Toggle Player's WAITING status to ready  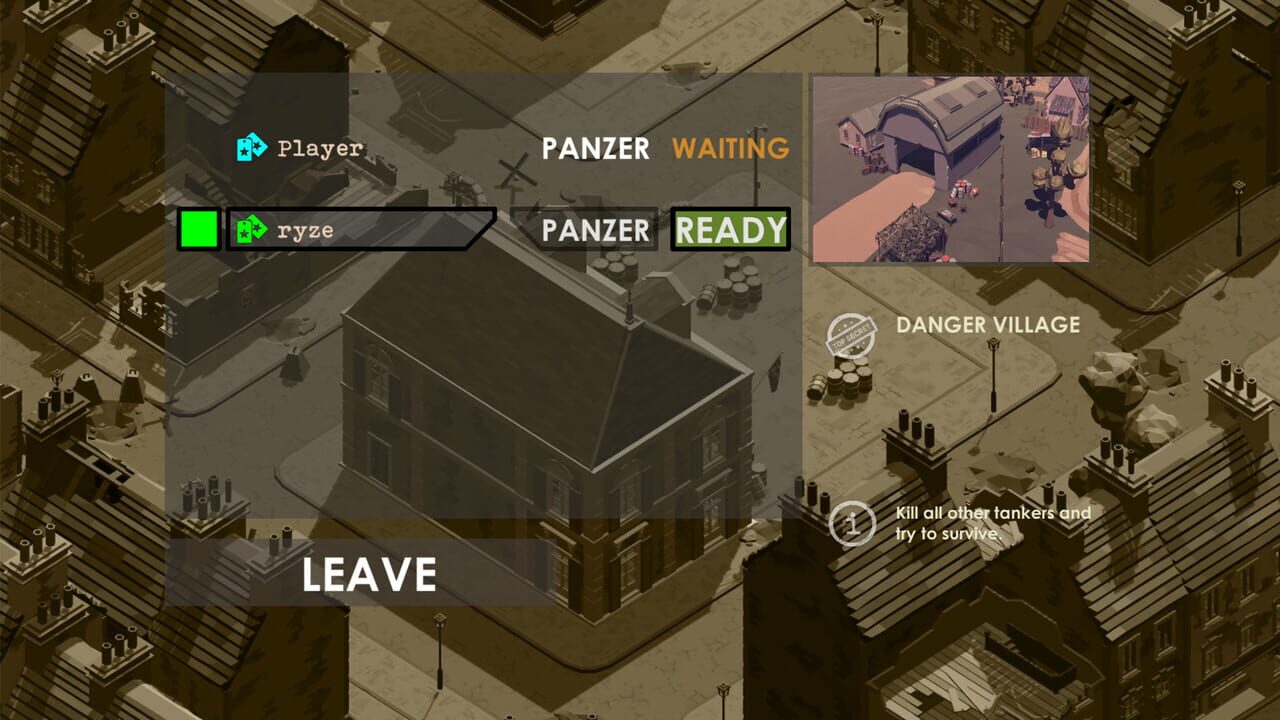[x=731, y=148]
